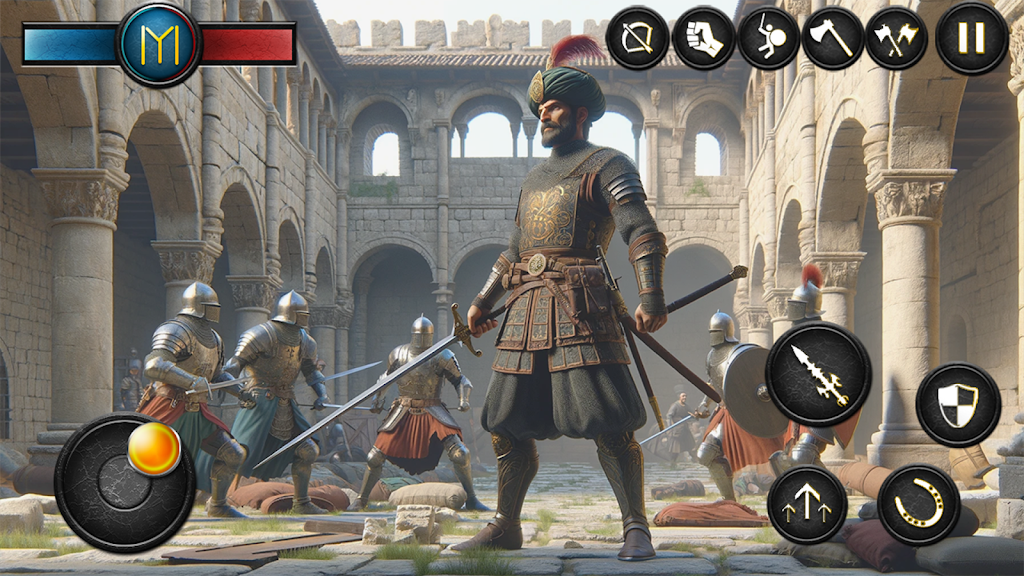This screenshot has width=1024, height=576.
Task: Switch to the fist melee attack
Action: (704, 39)
